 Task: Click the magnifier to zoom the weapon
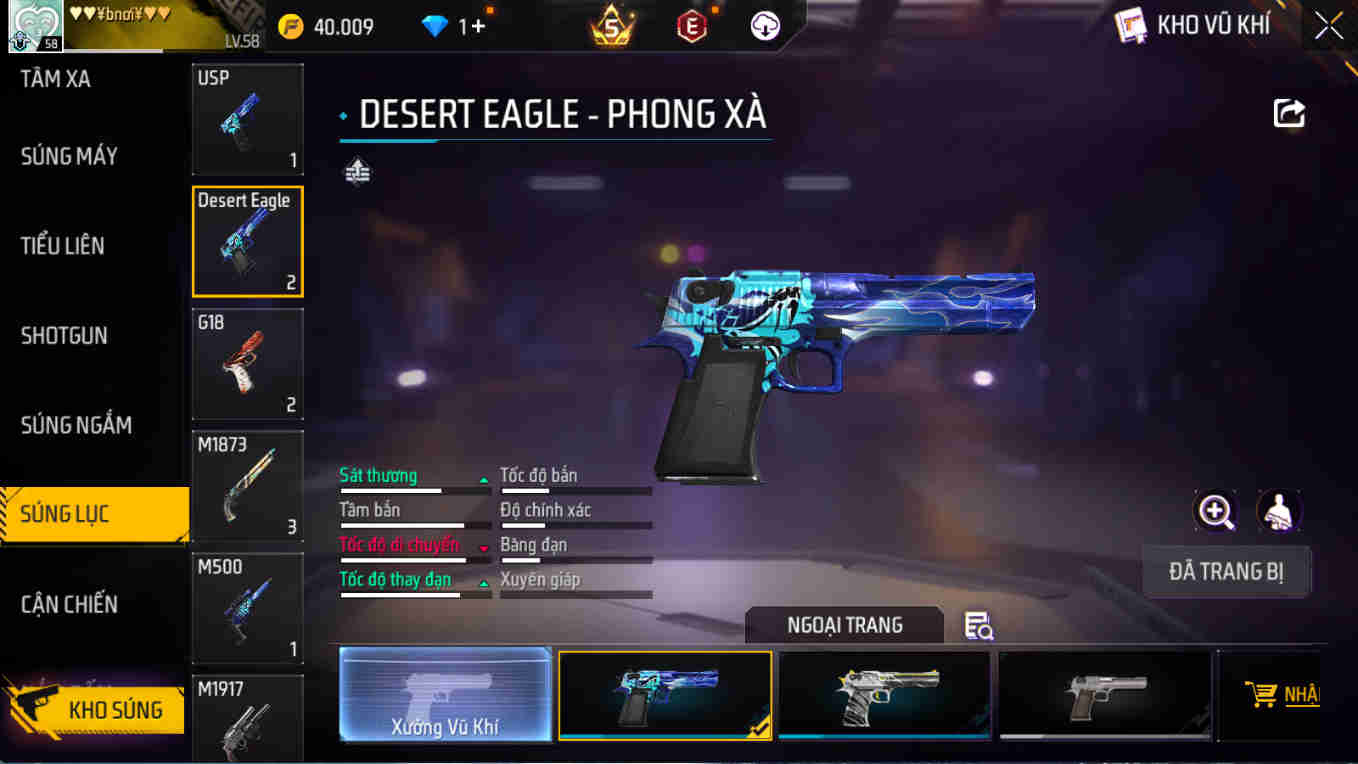(1215, 513)
